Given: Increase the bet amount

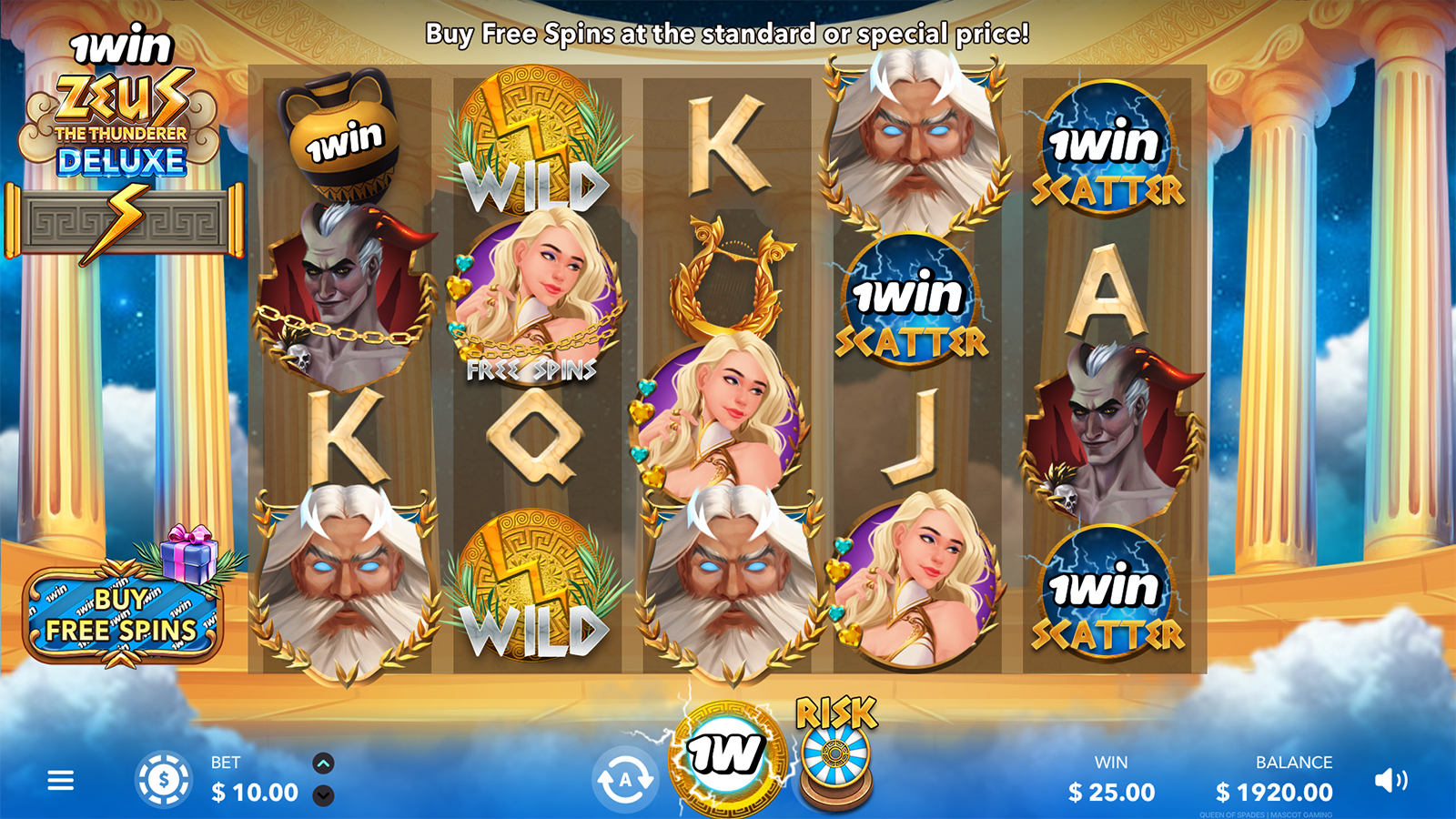Looking at the screenshot, I should coord(323,763).
